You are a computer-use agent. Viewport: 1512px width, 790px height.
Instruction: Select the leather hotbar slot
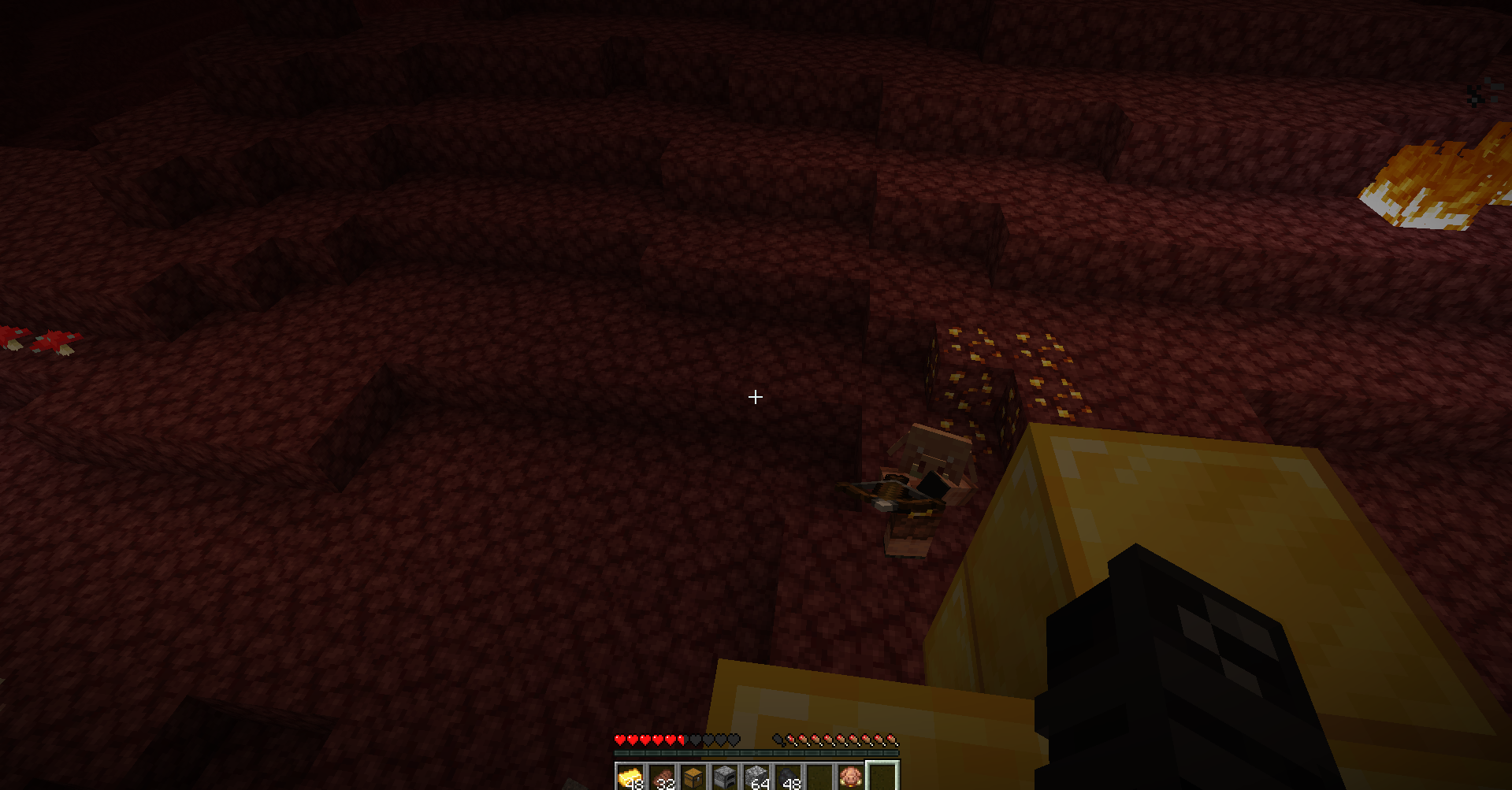(x=663, y=777)
